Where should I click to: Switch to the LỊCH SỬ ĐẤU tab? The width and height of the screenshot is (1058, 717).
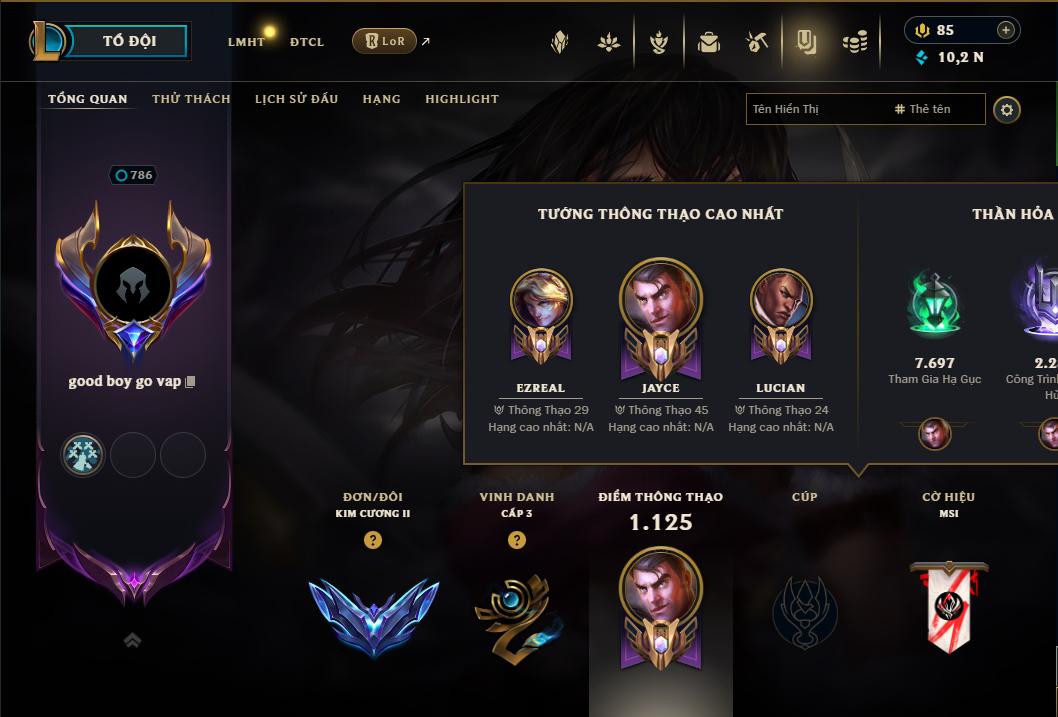click(x=296, y=99)
